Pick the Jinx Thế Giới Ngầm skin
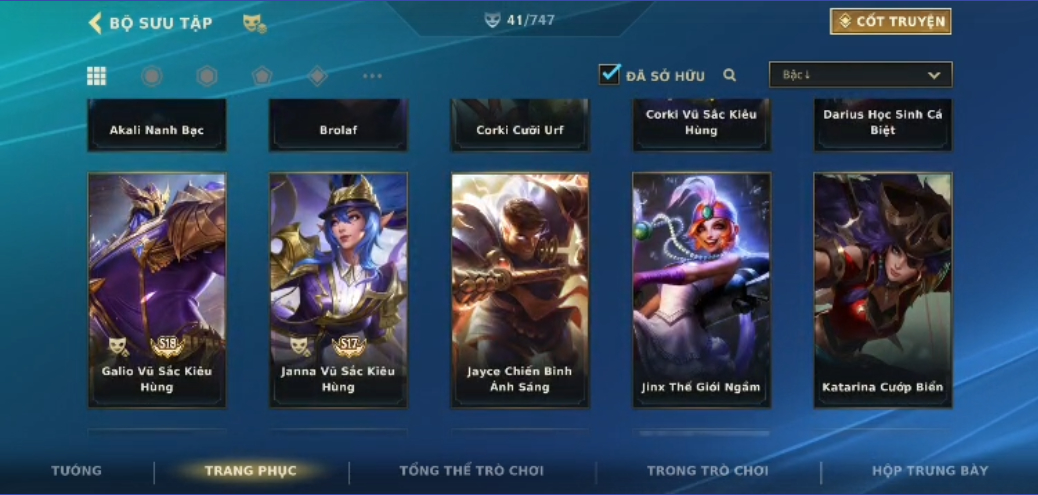 point(701,290)
